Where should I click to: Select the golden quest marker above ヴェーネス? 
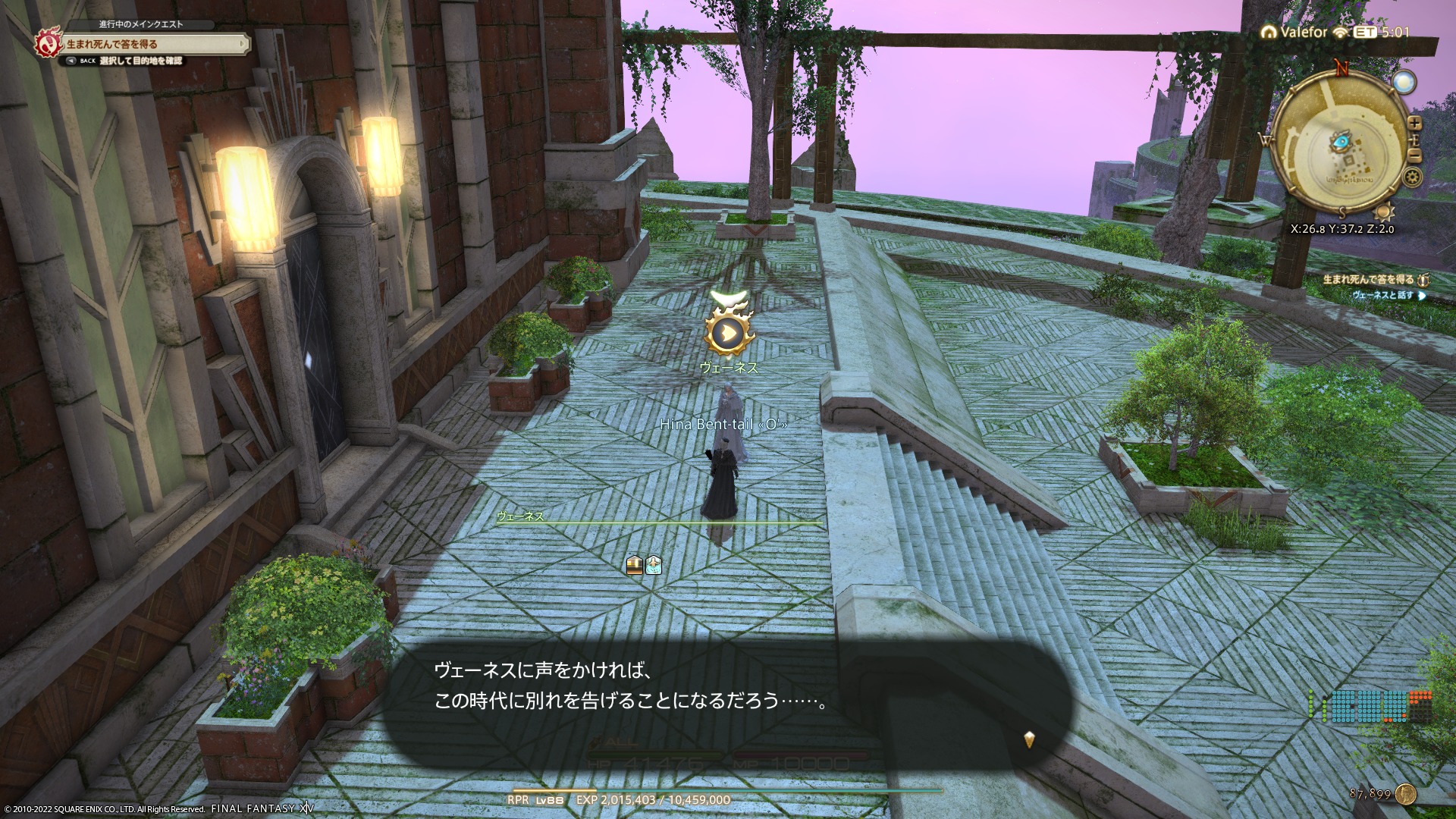point(729,332)
